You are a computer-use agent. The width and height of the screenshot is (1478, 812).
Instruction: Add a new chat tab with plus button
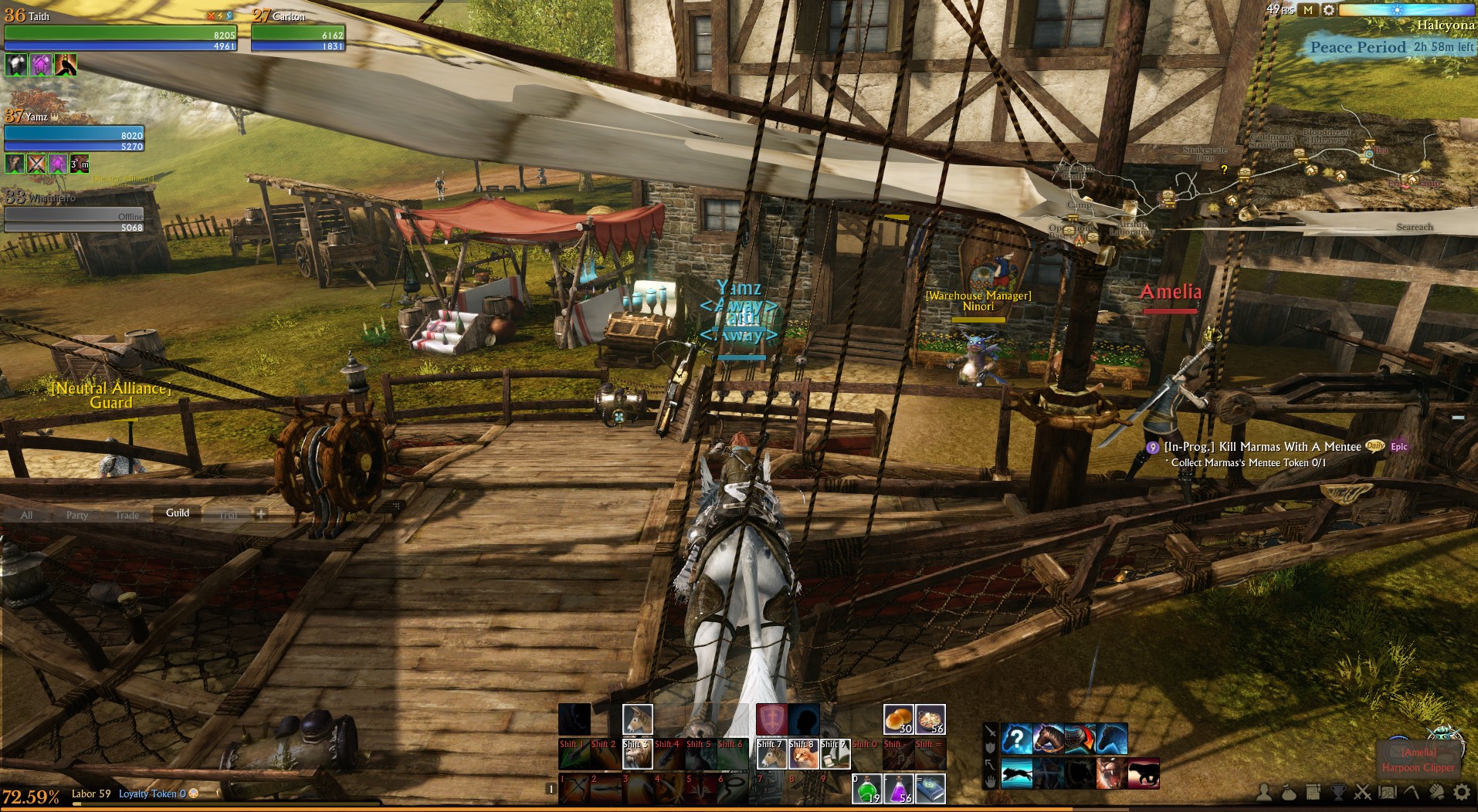click(x=261, y=514)
